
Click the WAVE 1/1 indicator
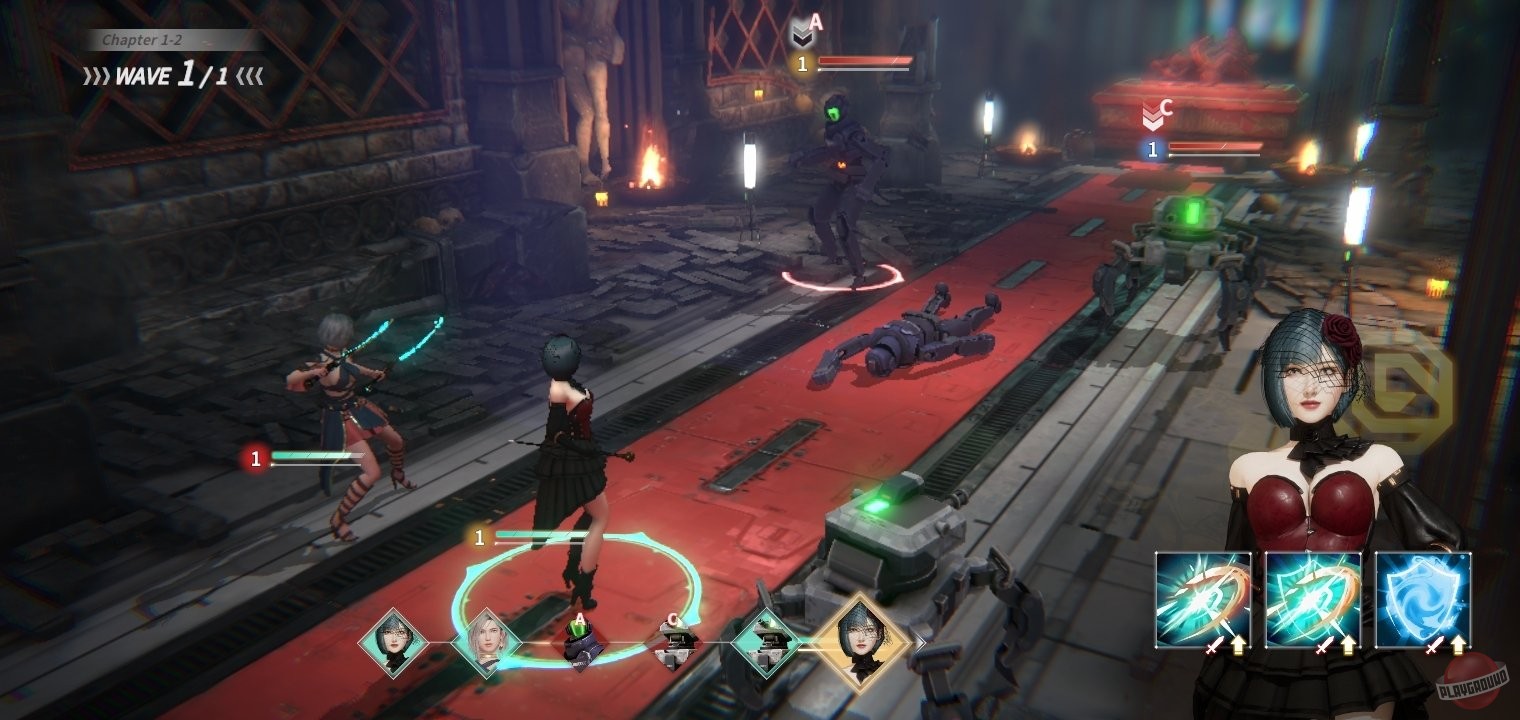tap(172, 74)
